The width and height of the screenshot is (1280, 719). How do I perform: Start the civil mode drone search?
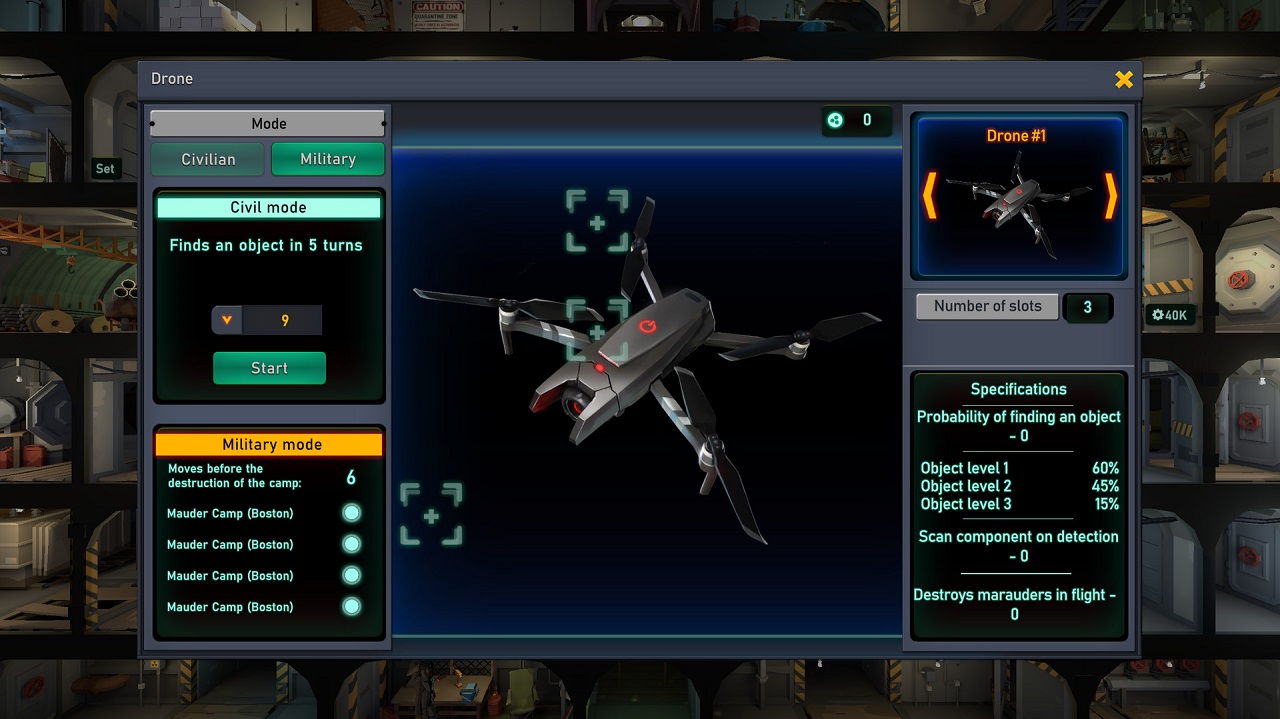pos(269,368)
